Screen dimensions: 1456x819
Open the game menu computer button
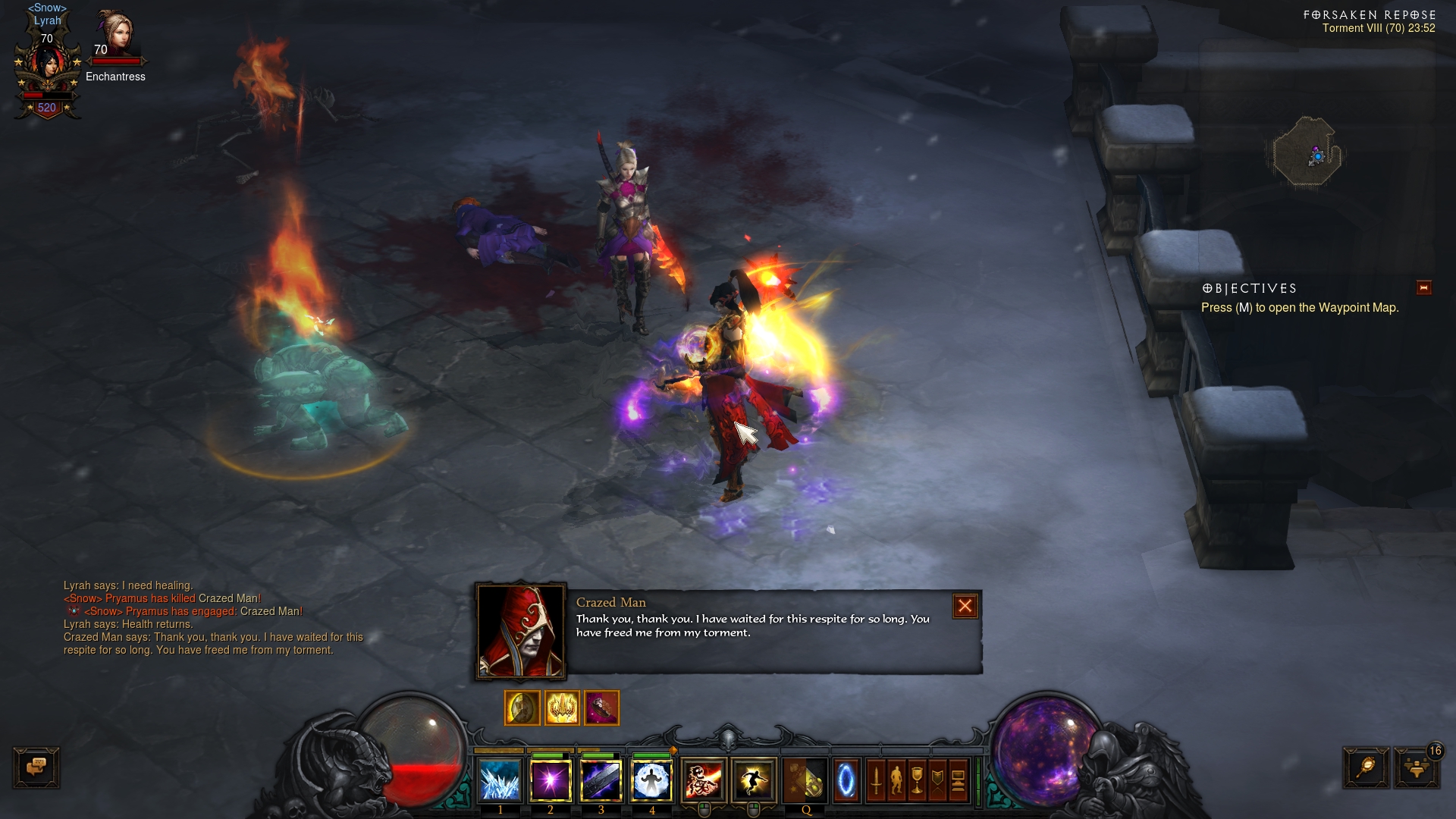958,780
